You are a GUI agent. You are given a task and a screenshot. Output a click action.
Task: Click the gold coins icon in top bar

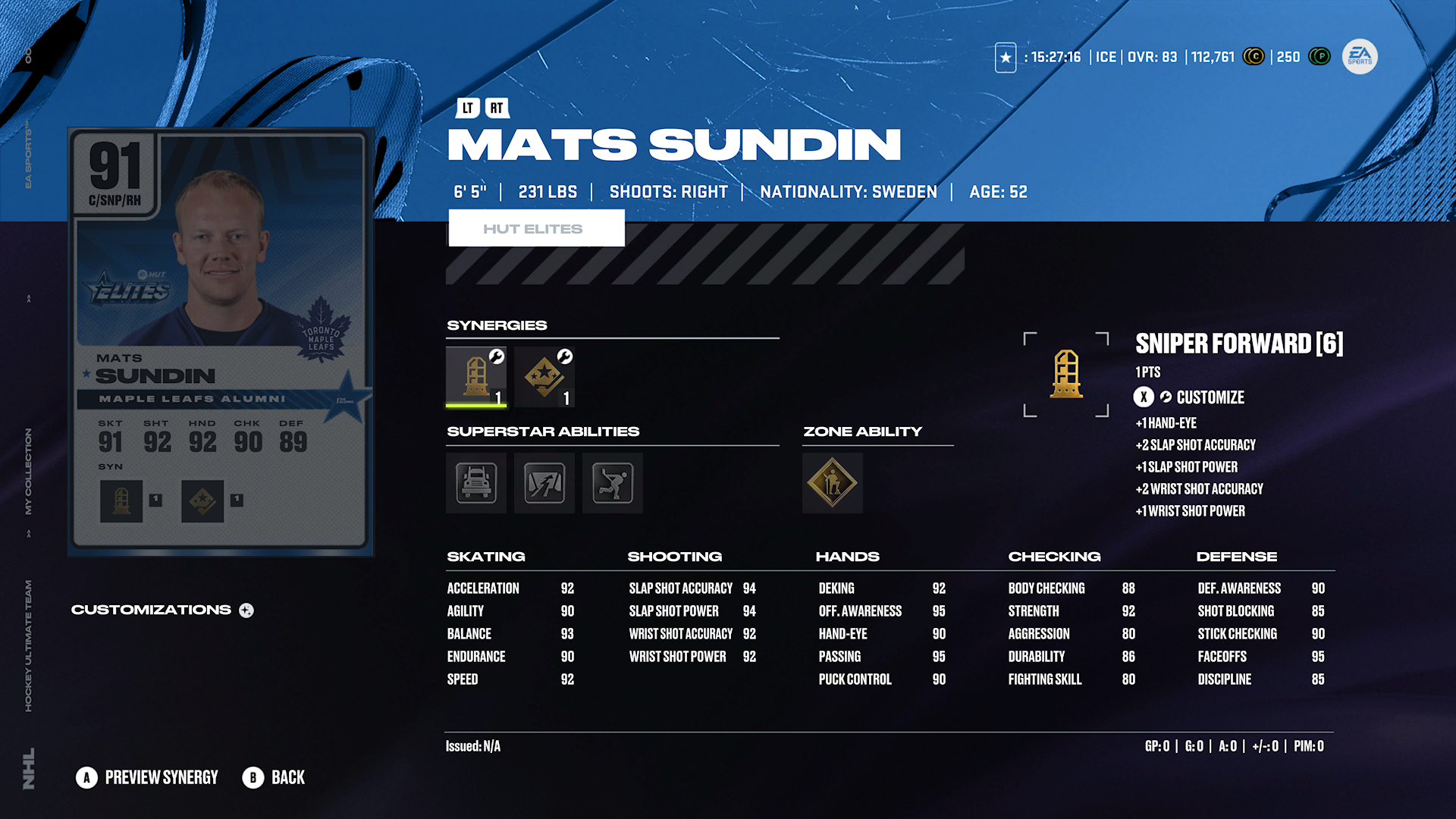pos(1254,57)
